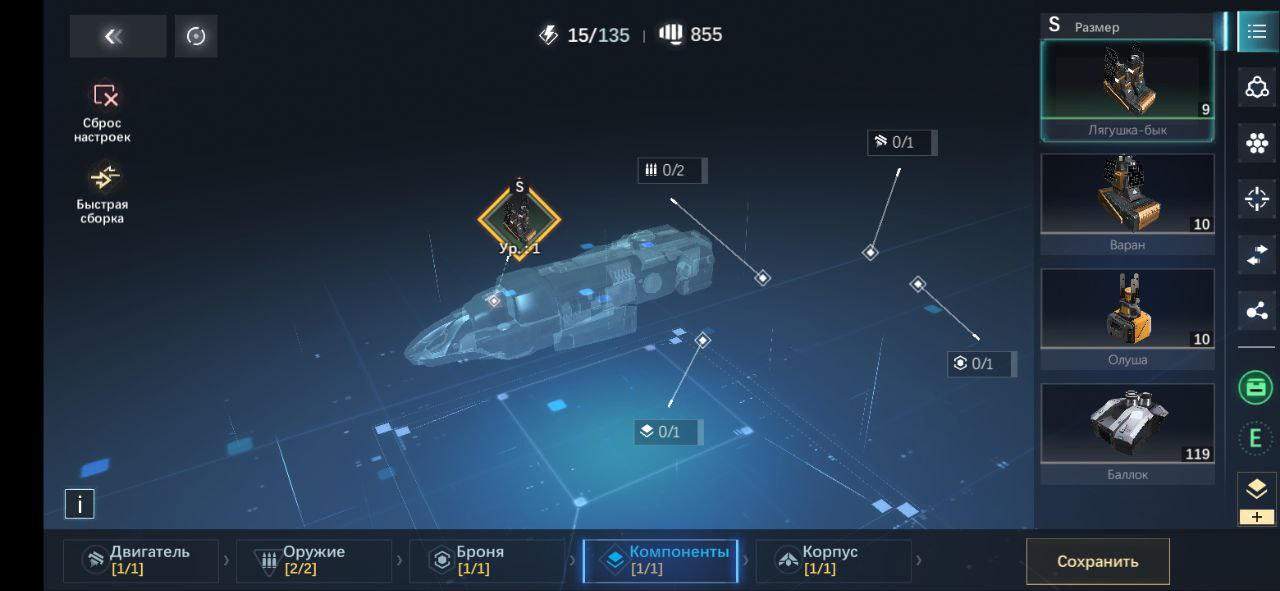The width and height of the screenshot is (1280, 591).
Task: Open the info panel with the i icon
Action: 79,504
